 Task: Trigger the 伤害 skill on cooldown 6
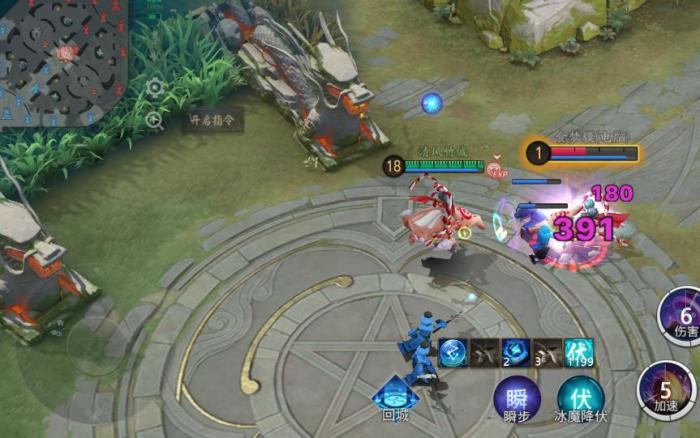[x=683, y=314]
